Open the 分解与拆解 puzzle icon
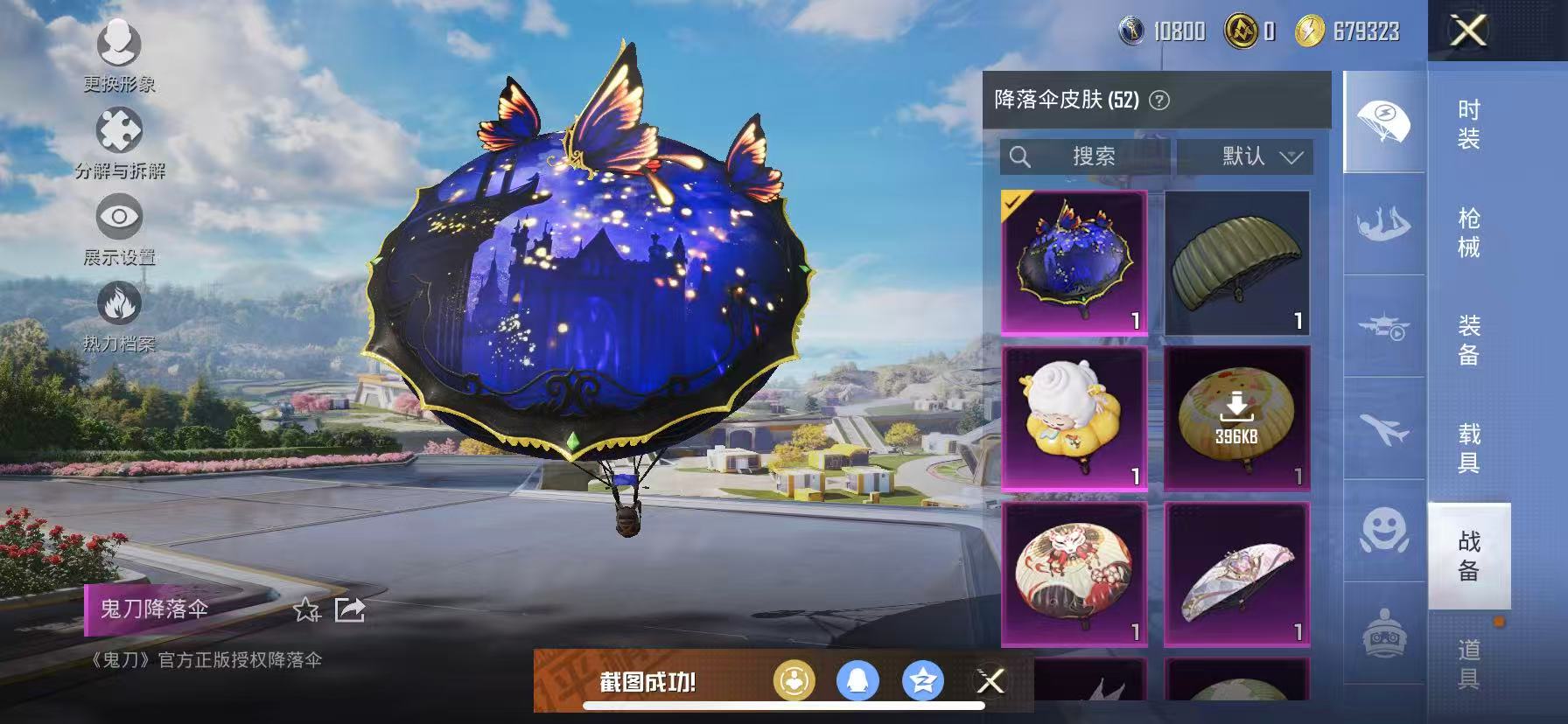This screenshot has width=1568, height=724. (120, 131)
